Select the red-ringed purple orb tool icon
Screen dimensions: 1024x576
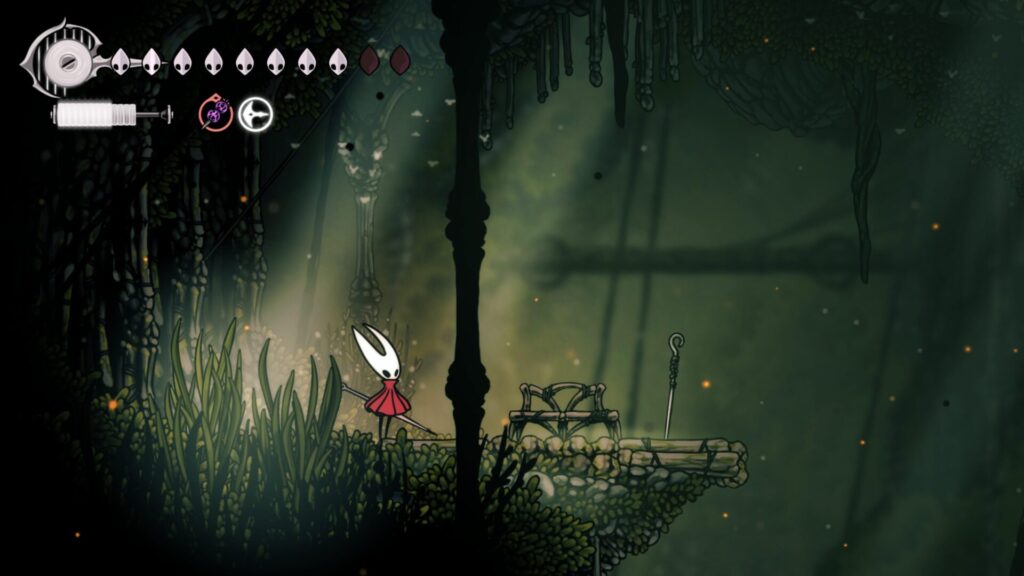(215, 114)
